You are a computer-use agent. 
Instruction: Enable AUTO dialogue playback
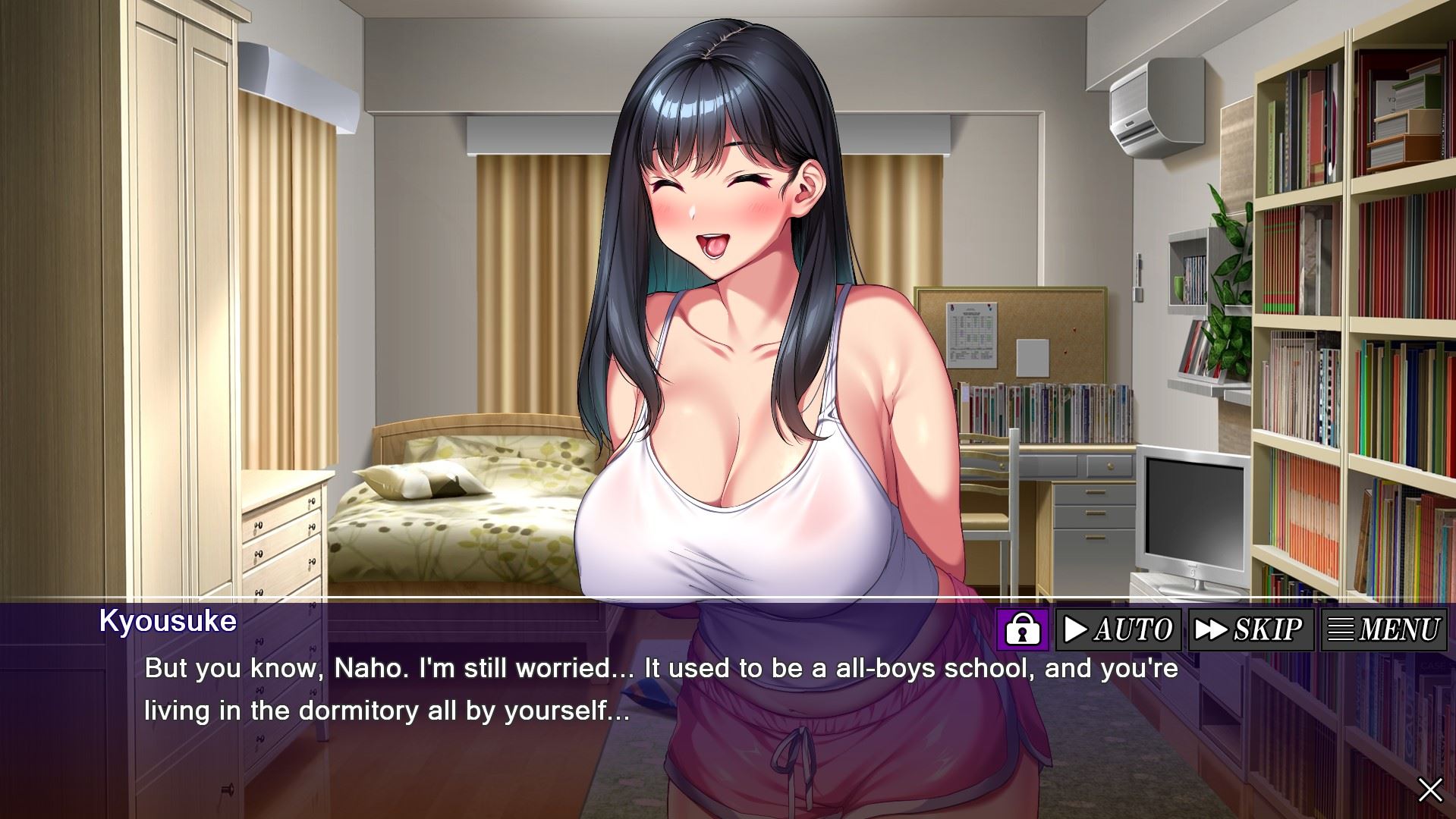[x=1118, y=629]
